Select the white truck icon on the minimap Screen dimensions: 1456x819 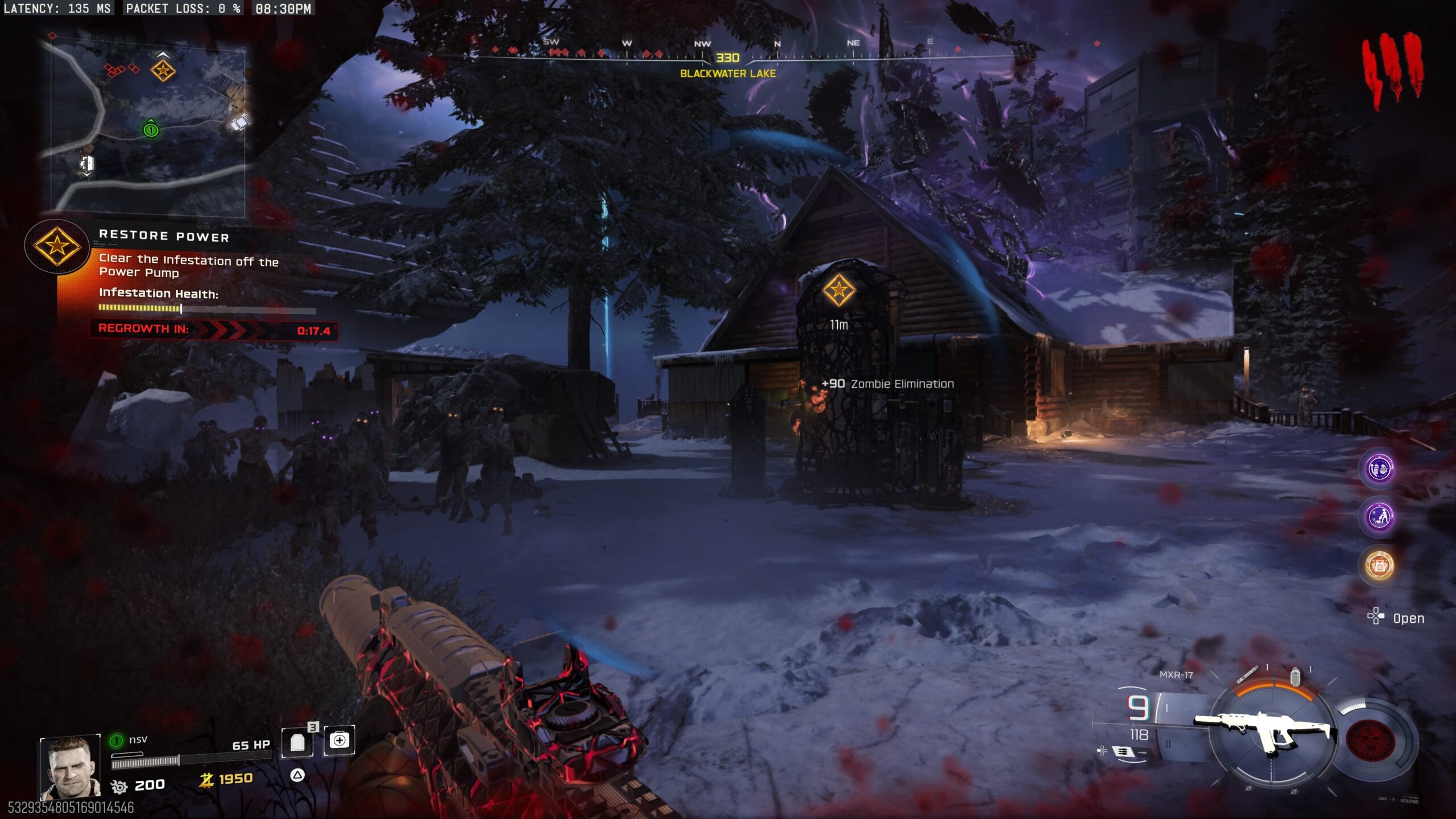[241, 122]
